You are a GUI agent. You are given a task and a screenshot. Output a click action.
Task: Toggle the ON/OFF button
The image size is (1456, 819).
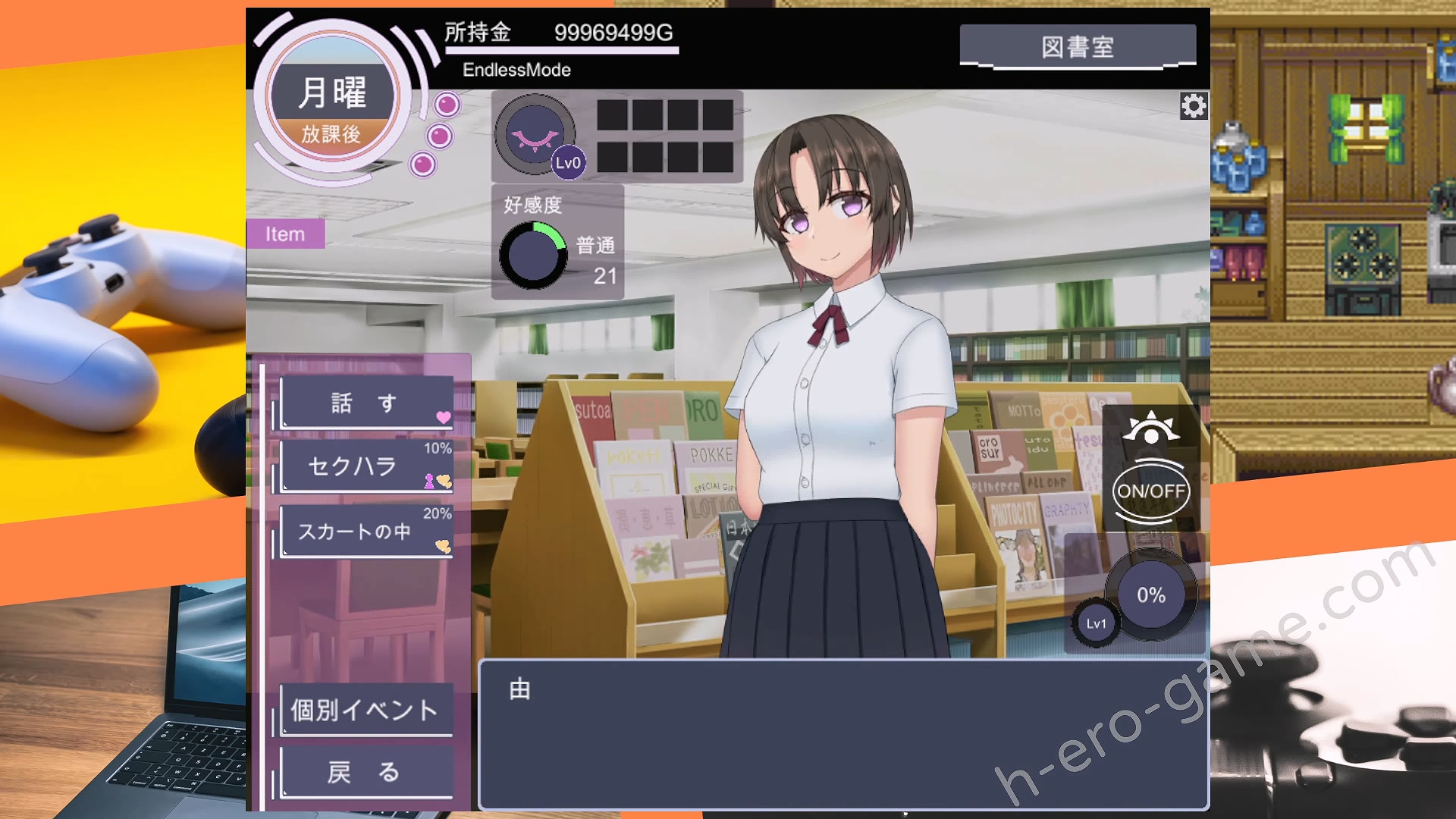1150,491
